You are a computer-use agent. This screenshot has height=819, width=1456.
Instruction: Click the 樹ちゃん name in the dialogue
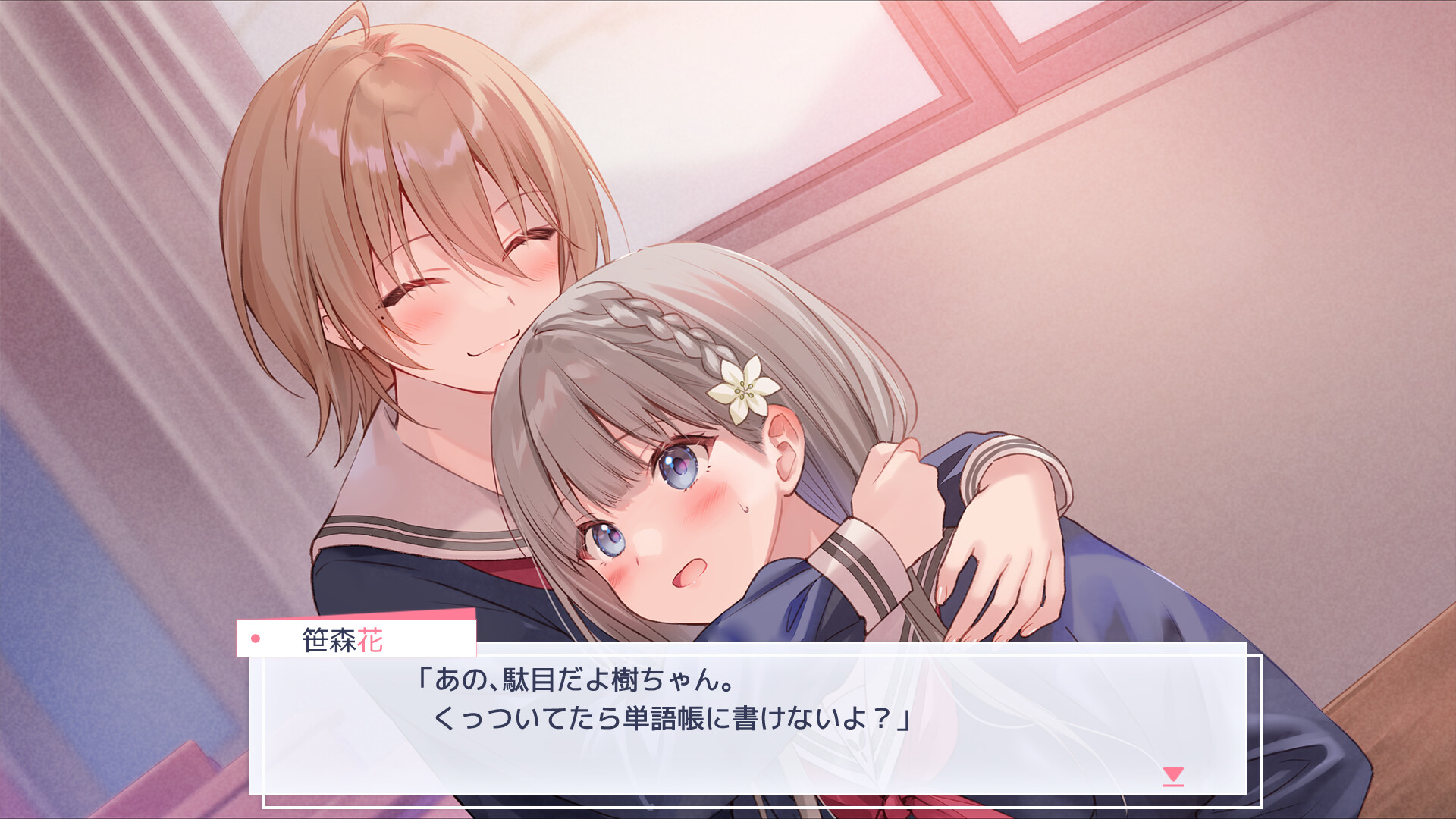click(662, 682)
